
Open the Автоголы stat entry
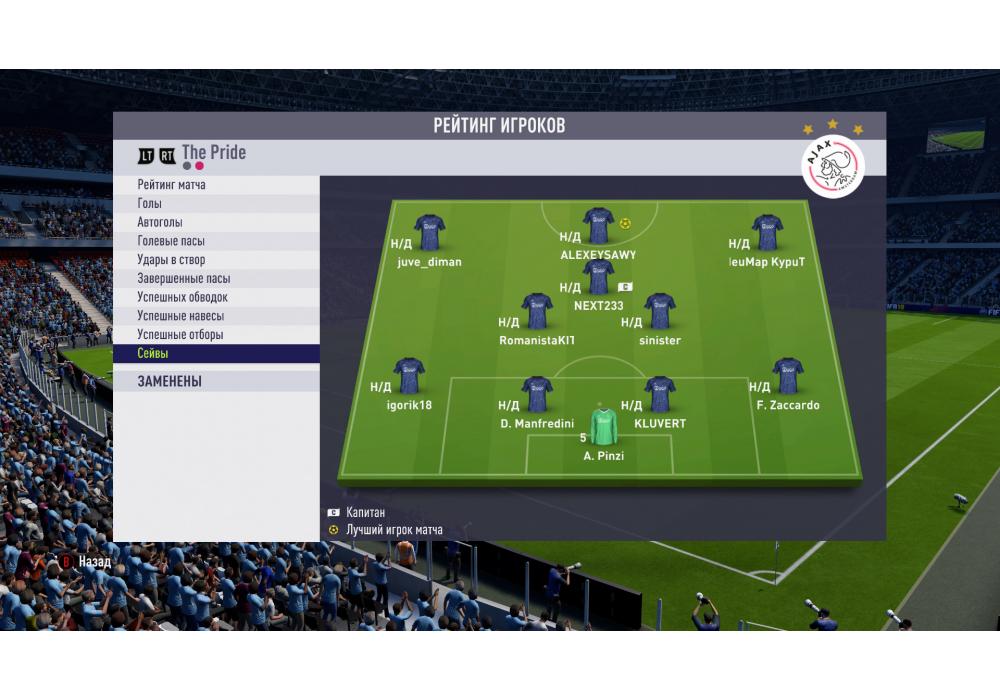click(x=216, y=222)
